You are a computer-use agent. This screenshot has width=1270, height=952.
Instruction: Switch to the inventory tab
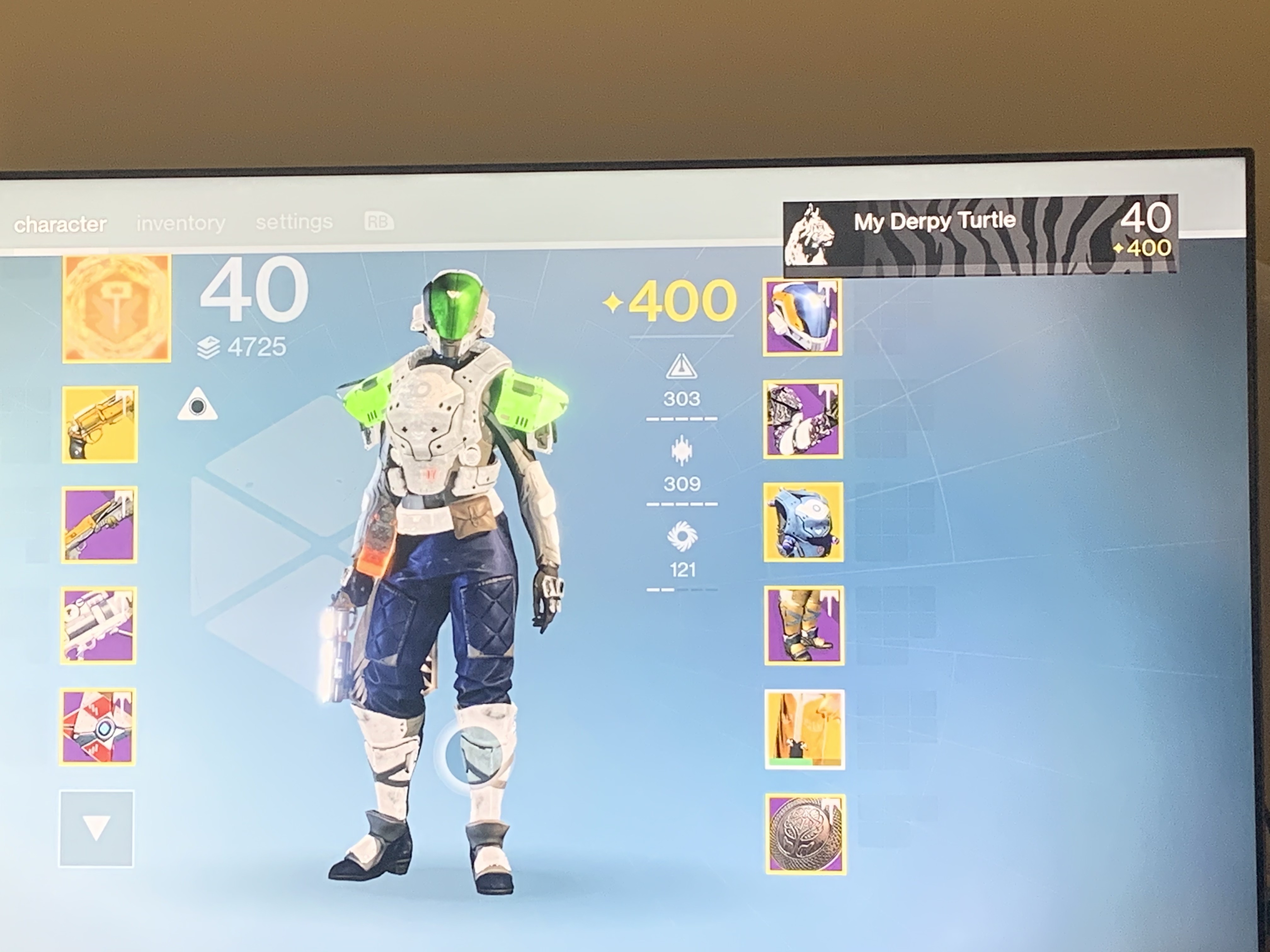tap(180, 223)
